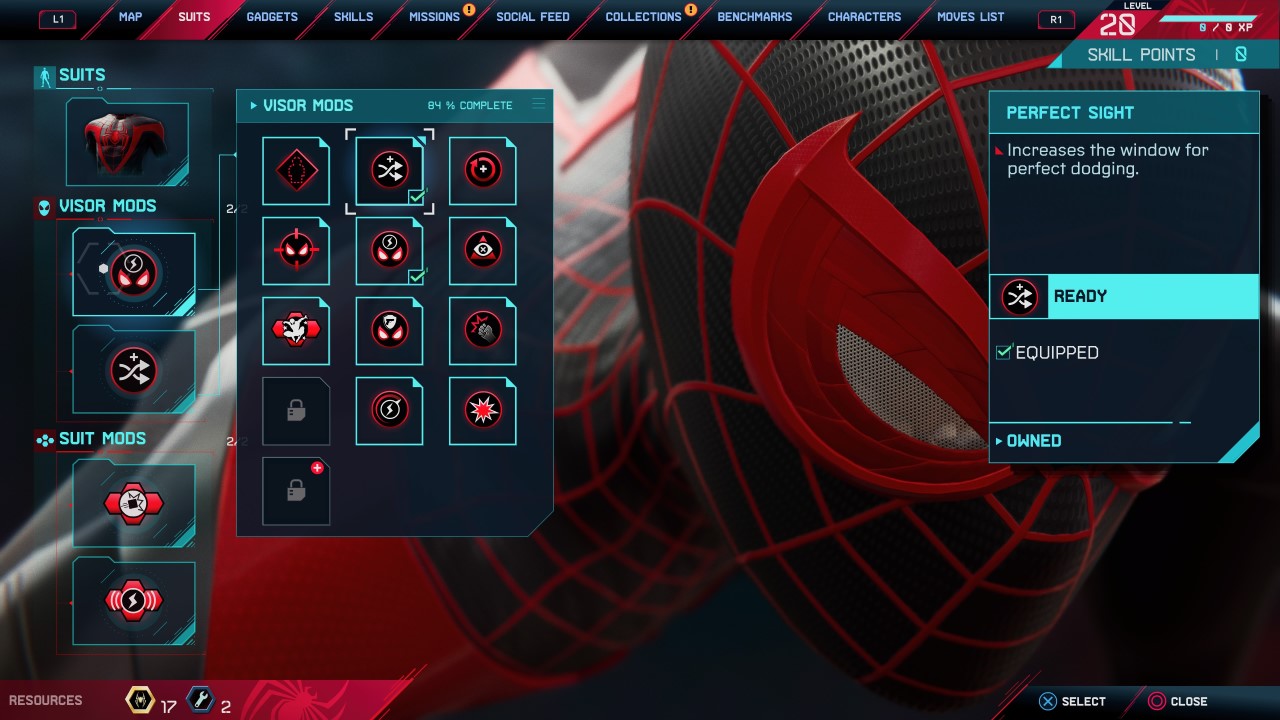This screenshot has width=1280, height=720.
Task: Select the red skull-faced visor mod in the grid
Action: 296,250
